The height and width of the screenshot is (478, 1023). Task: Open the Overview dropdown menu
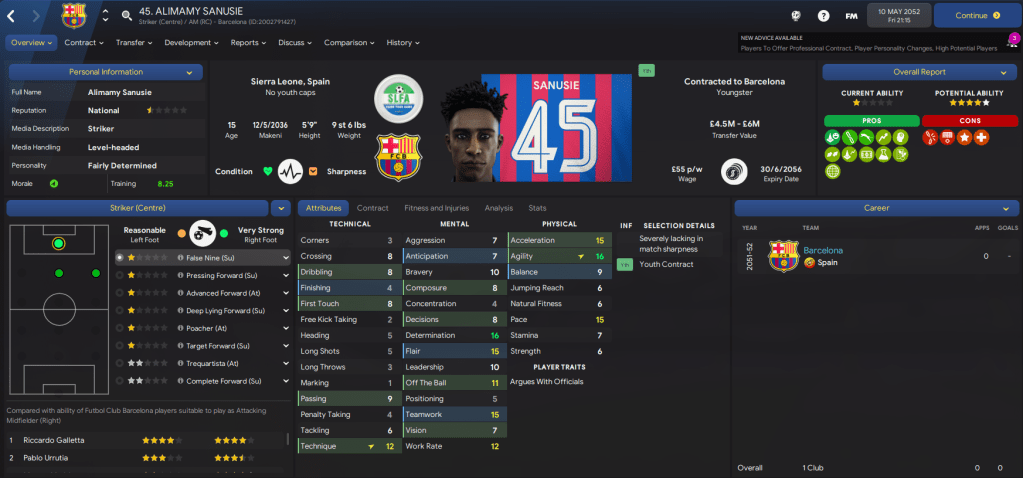[31, 43]
